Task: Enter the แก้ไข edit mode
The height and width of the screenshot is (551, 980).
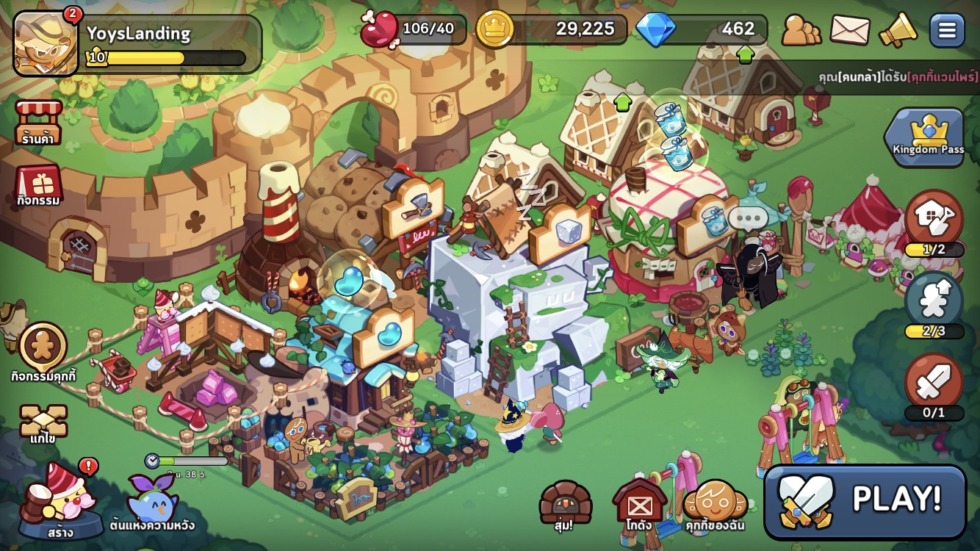Action: 43,423
